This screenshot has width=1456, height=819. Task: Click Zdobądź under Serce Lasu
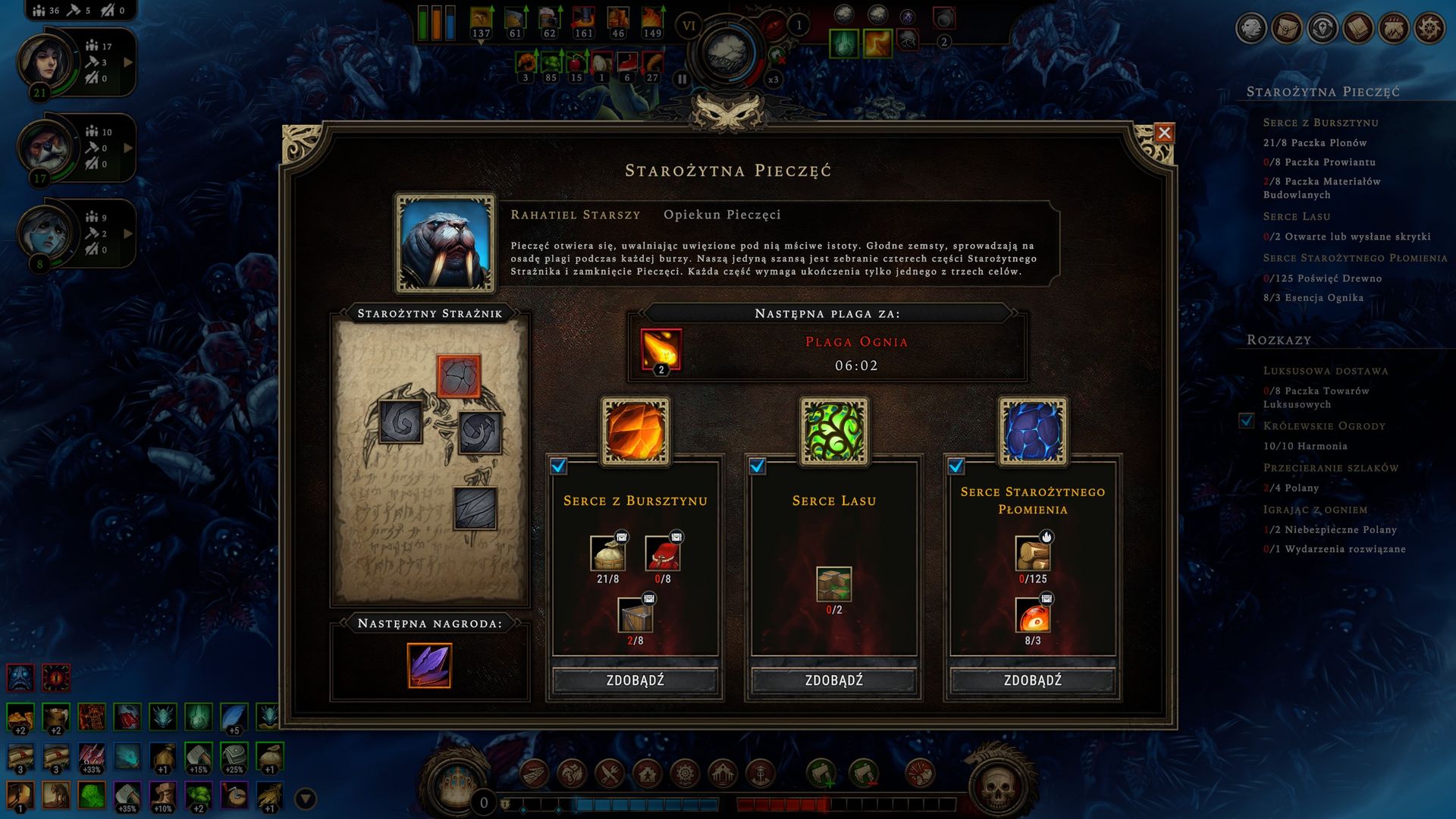point(833,680)
